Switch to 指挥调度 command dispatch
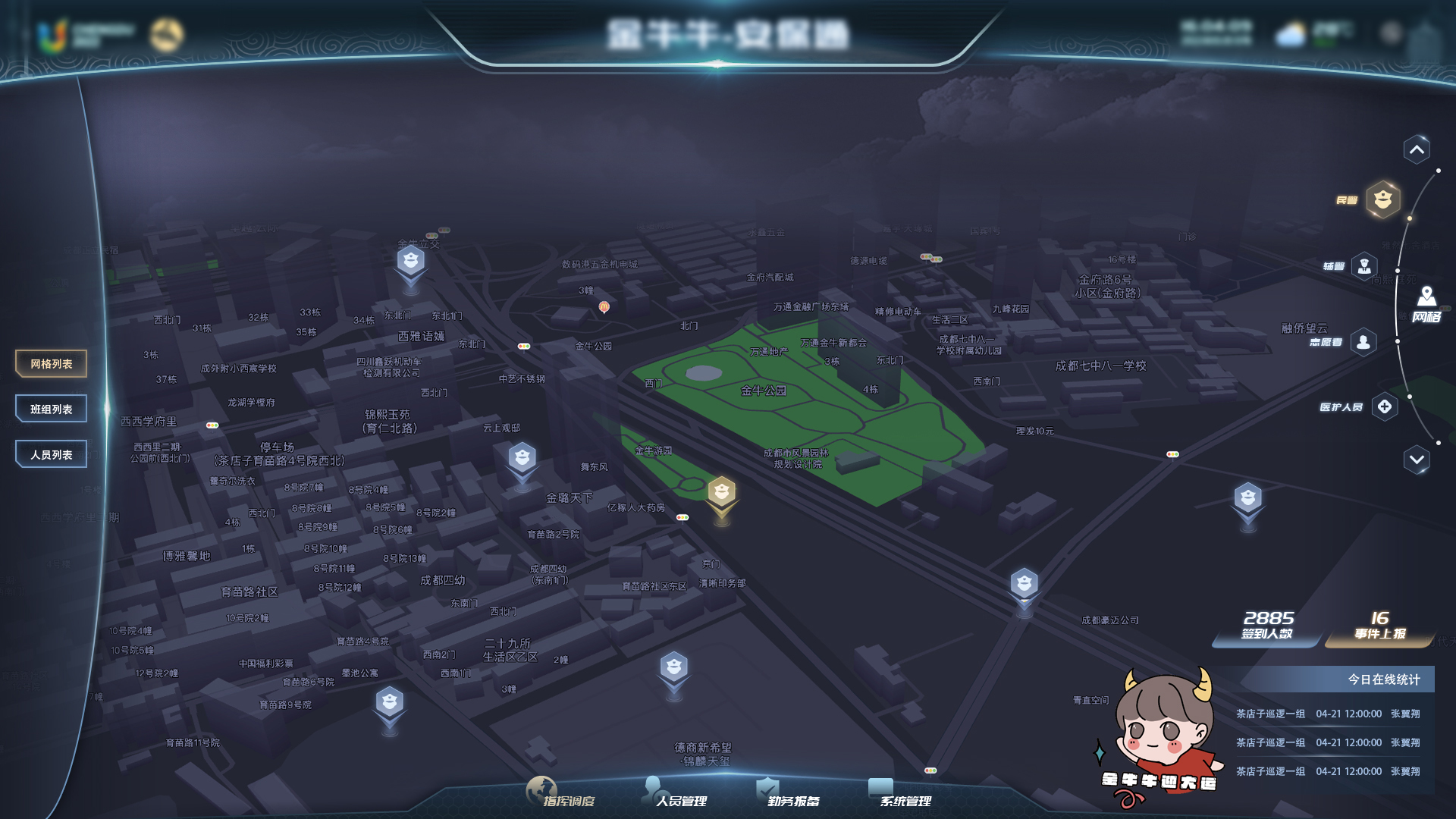 coord(561,795)
